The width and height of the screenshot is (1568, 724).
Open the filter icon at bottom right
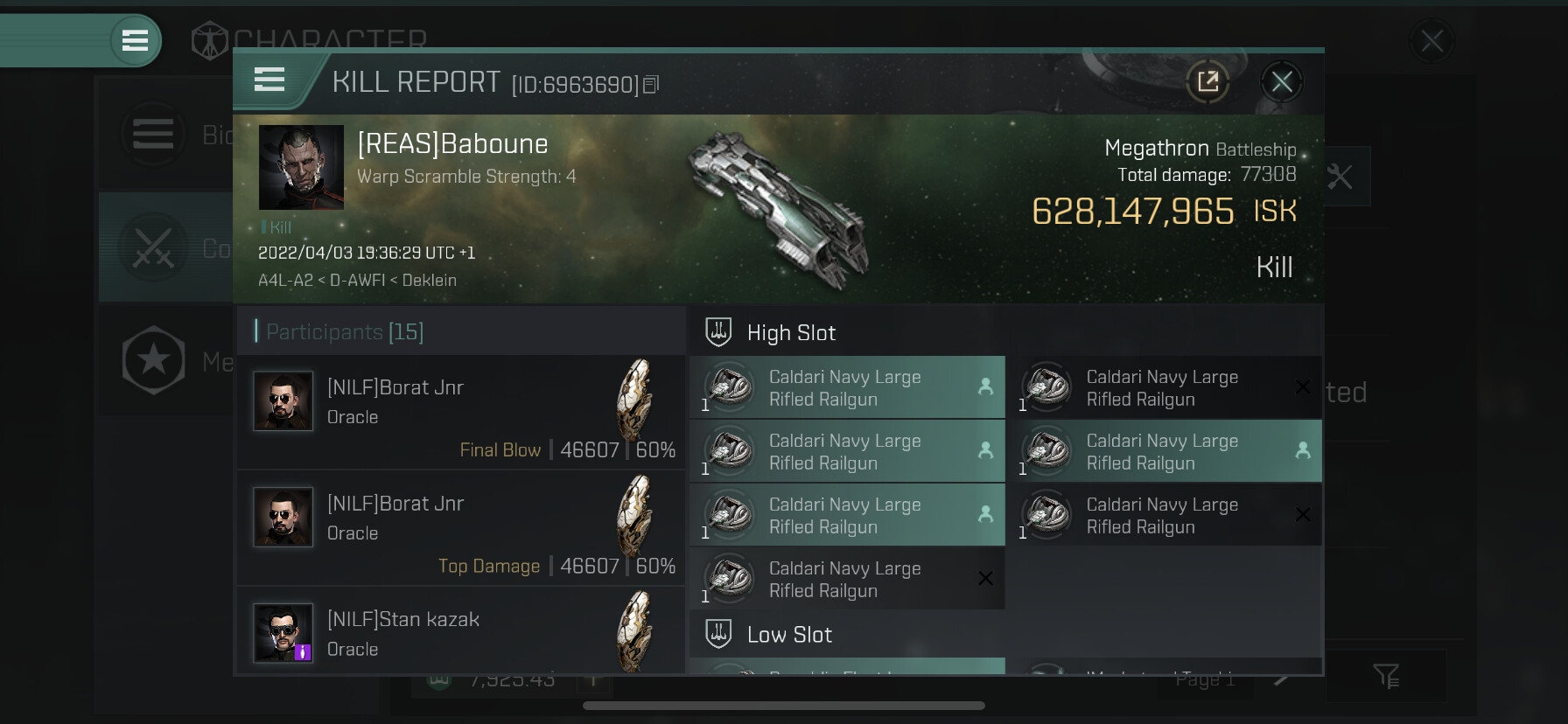pos(1386,675)
